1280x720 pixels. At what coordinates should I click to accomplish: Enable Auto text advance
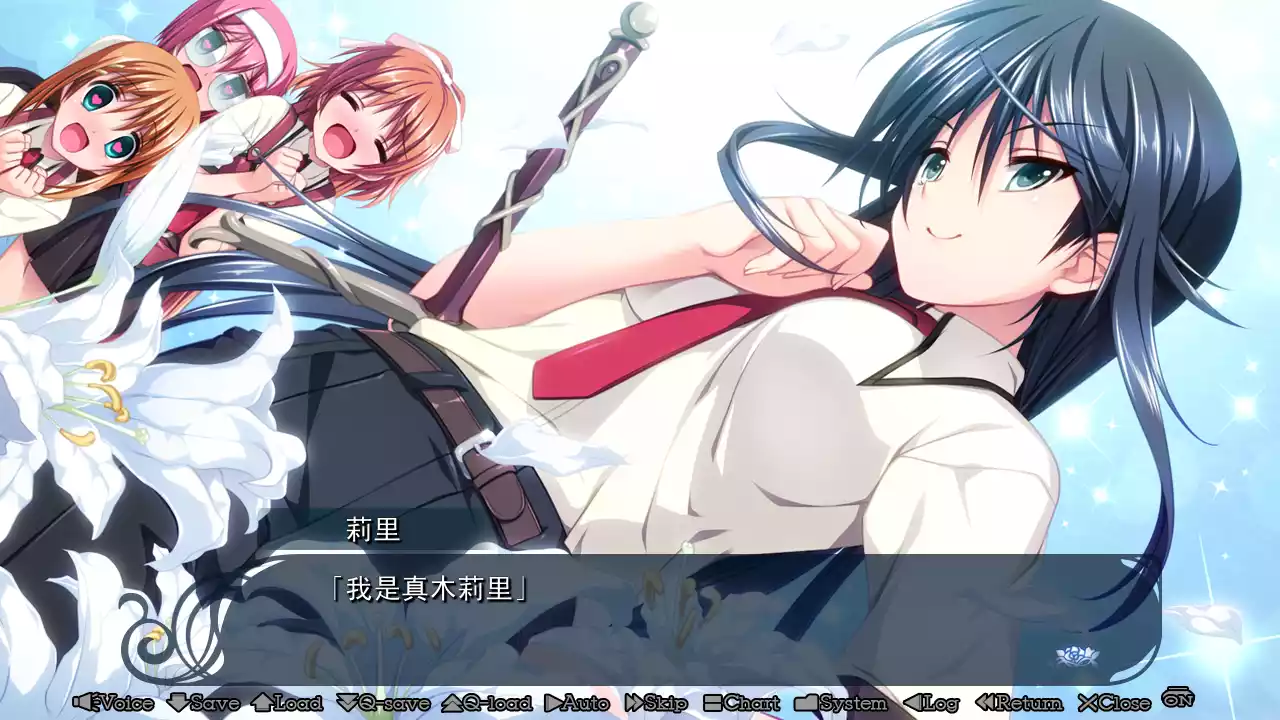pos(577,703)
